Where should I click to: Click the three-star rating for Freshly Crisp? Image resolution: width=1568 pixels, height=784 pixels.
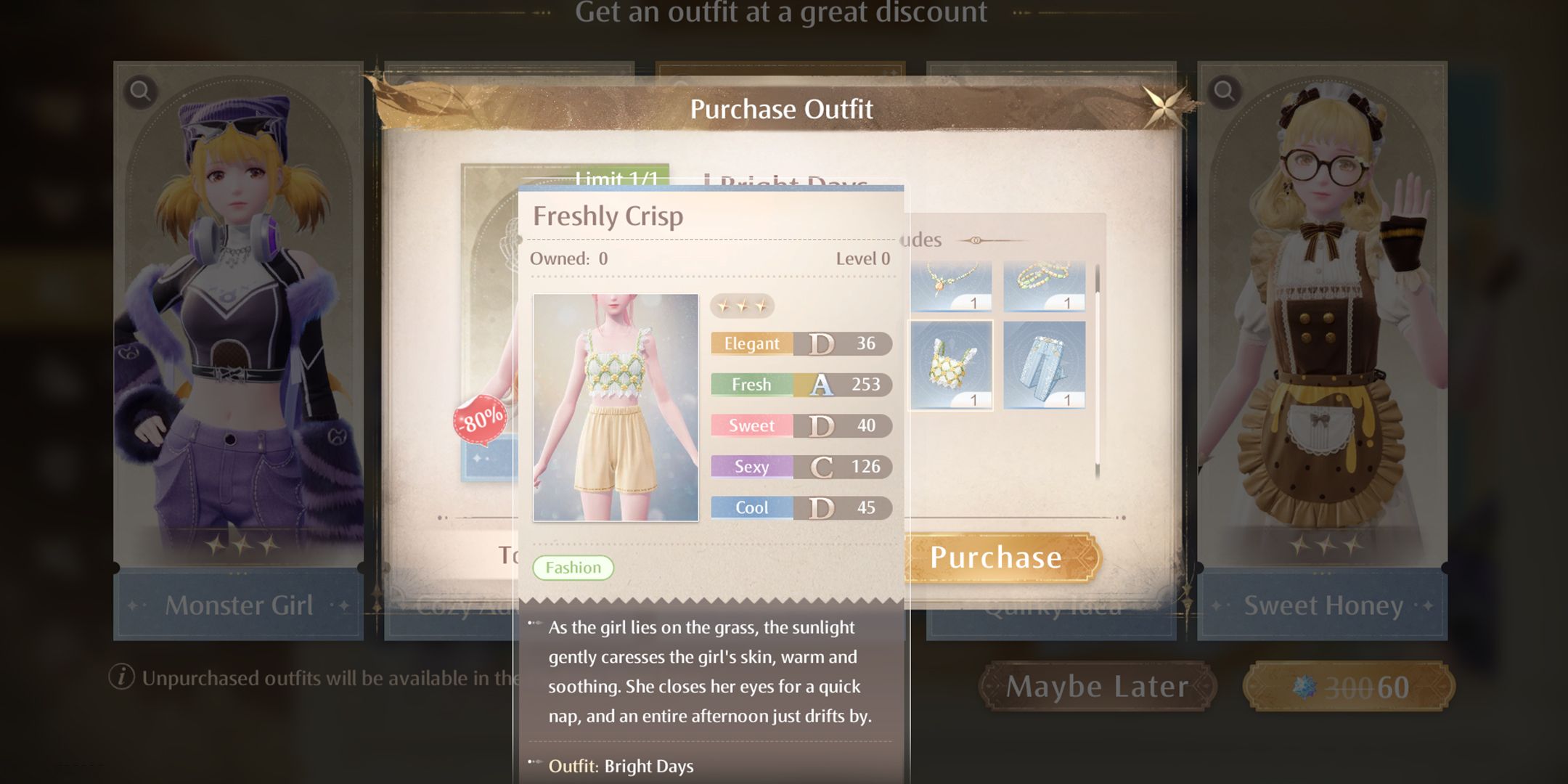(x=742, y=306)
